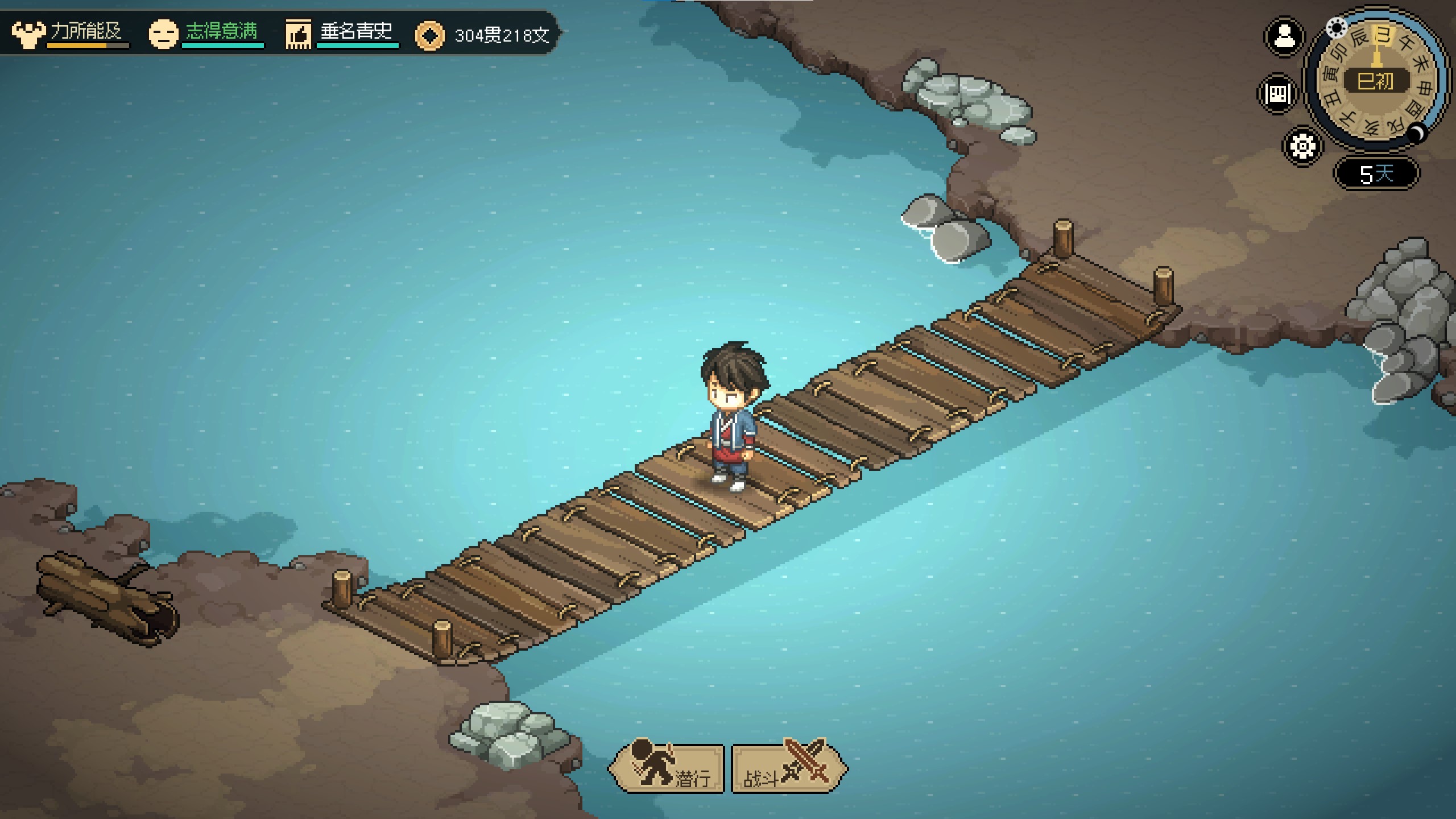Toggle 潜行 stealth mode
Screen dimensions: 1456x819
[x=667, y=768]
